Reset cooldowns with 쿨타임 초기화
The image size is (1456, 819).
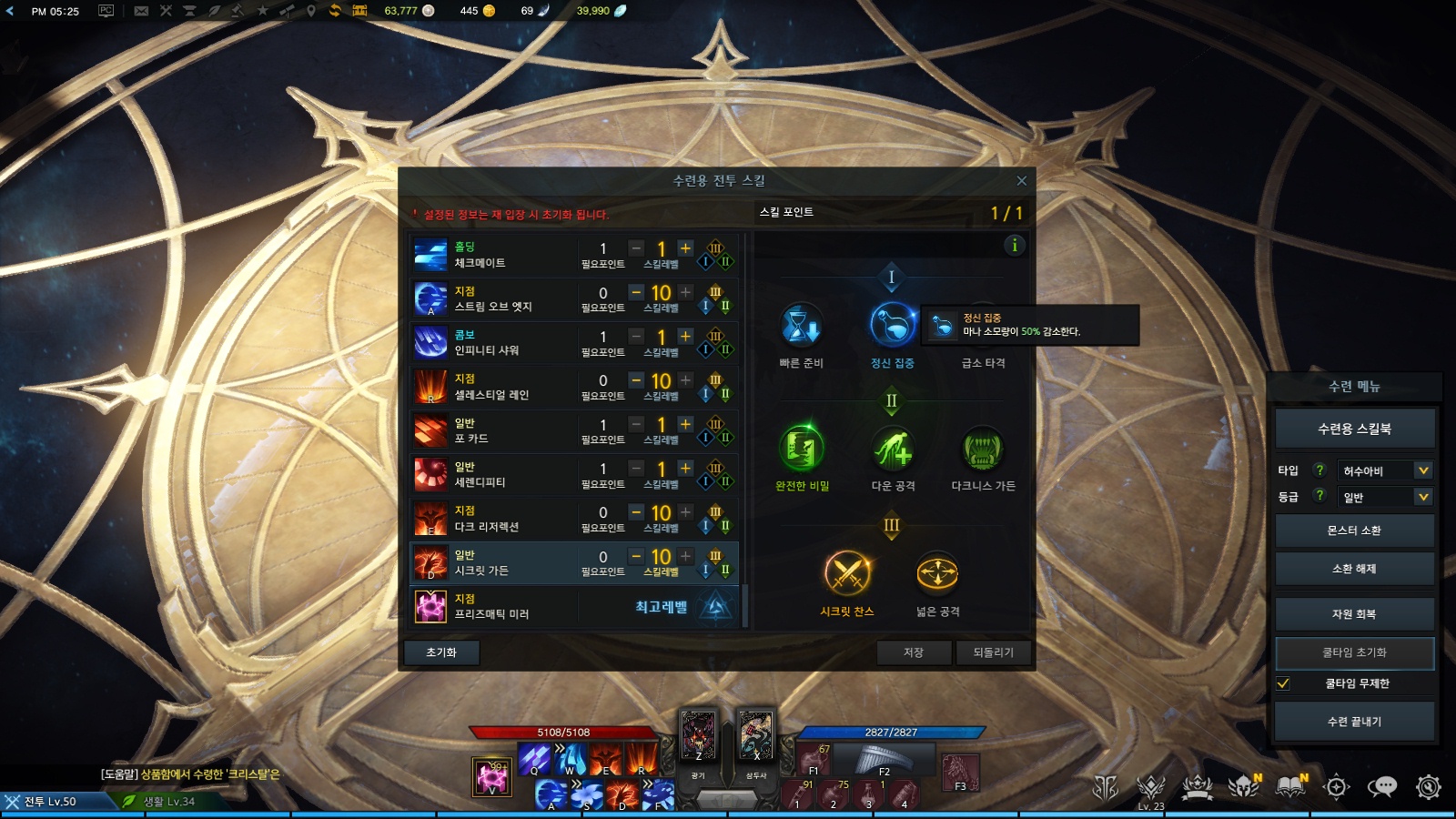(x=1354, y=652)
